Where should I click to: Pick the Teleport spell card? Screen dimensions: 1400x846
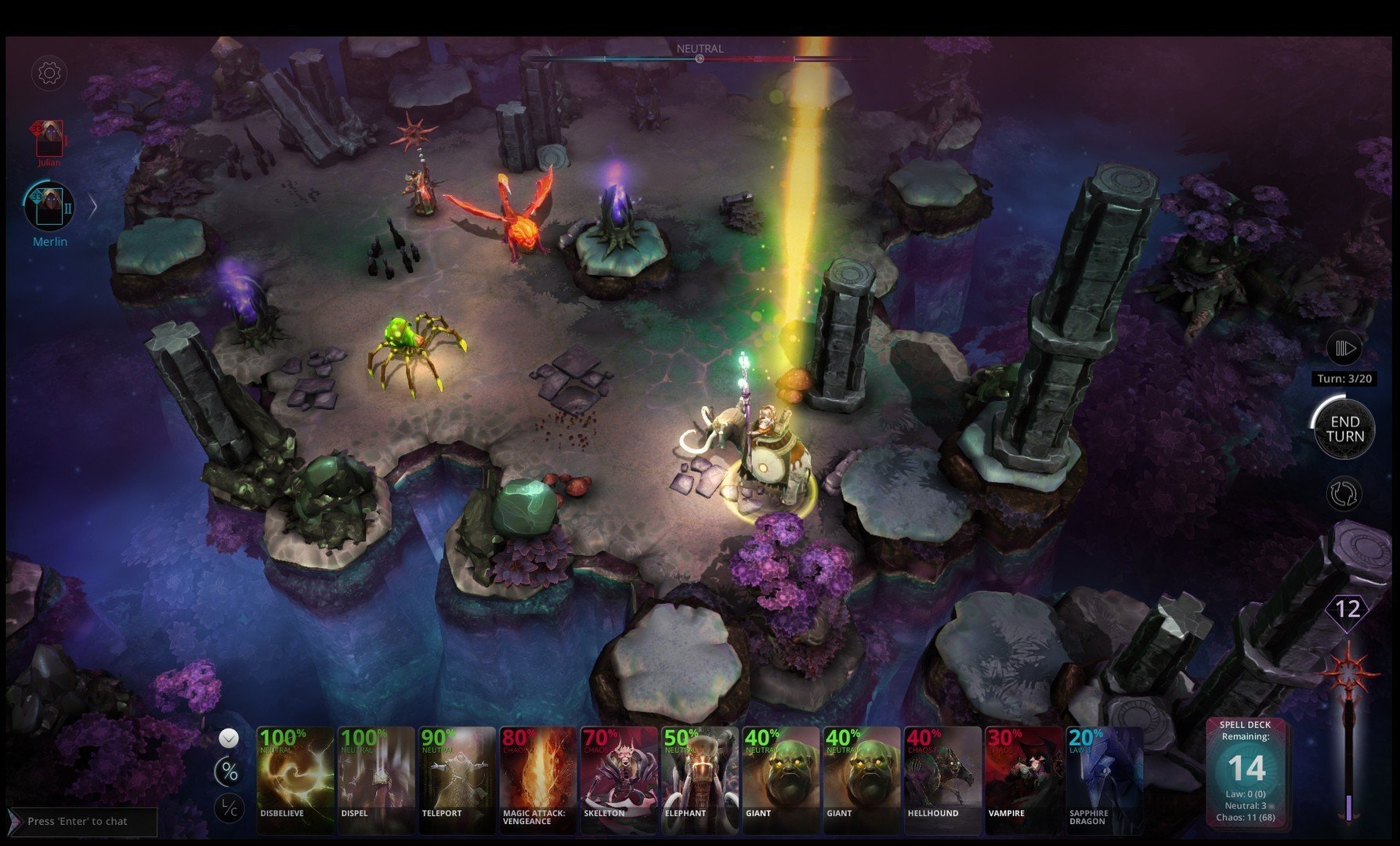tap(457, 777)
